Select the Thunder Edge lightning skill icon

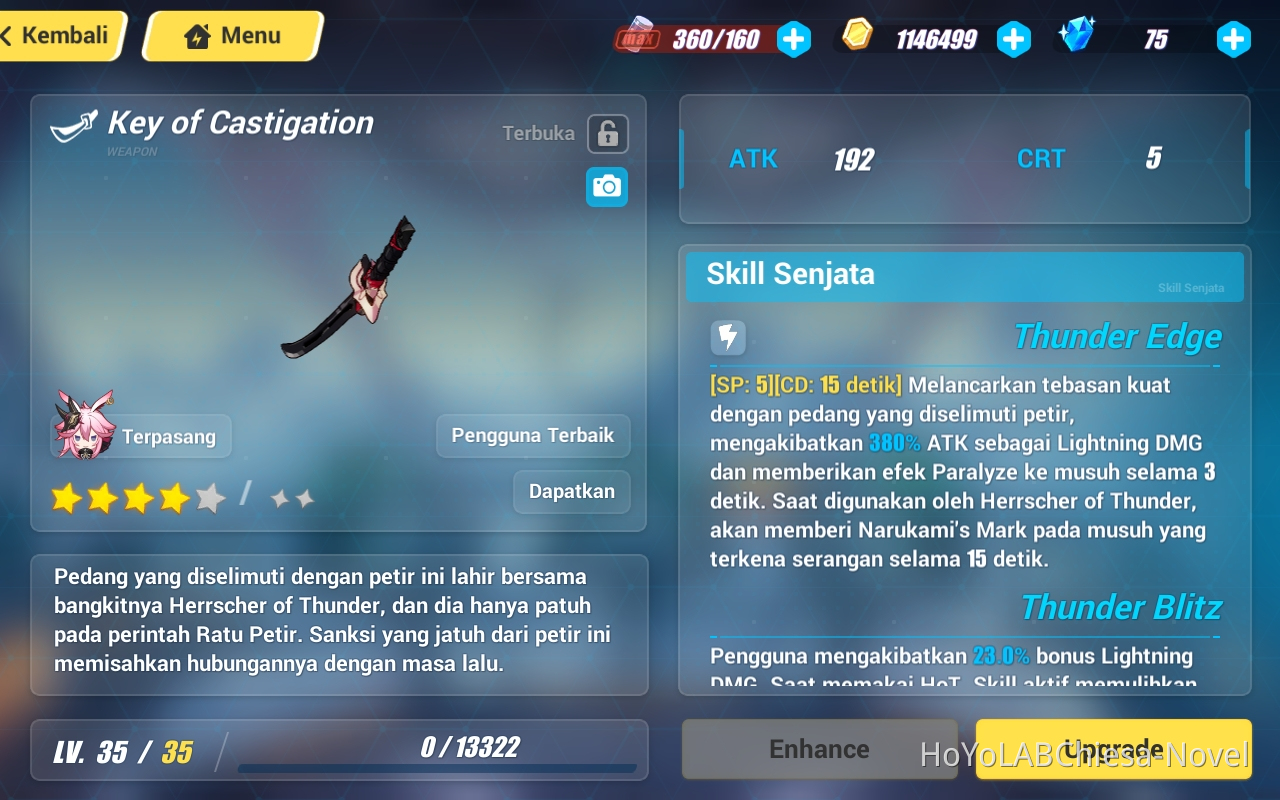click(x=728, y=338)
